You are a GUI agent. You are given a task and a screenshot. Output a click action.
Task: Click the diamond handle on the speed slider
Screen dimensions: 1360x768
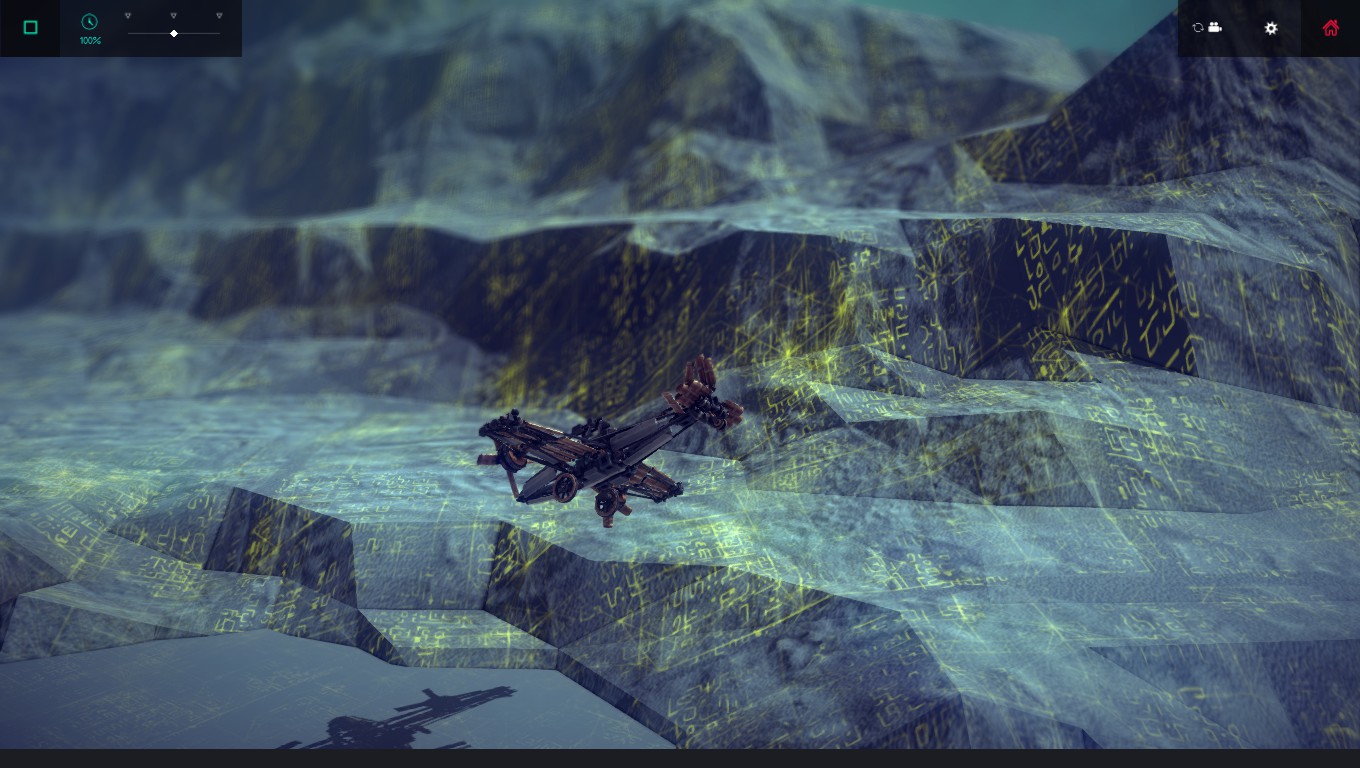click(x=173, y=33)
